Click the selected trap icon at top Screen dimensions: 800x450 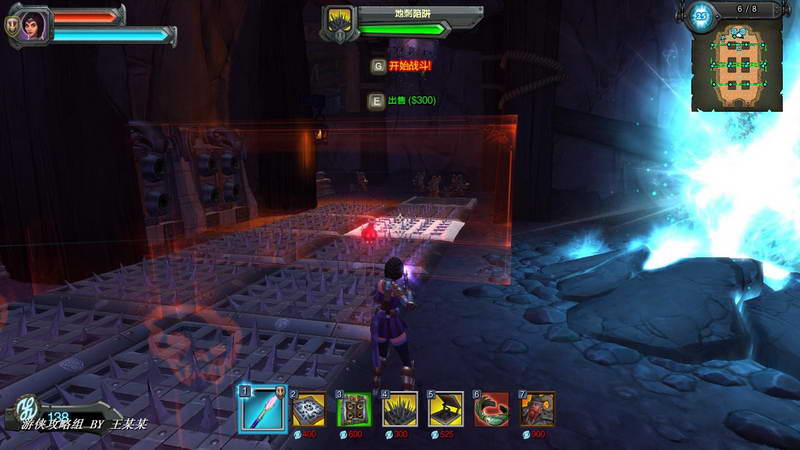[x=339, y=22]
